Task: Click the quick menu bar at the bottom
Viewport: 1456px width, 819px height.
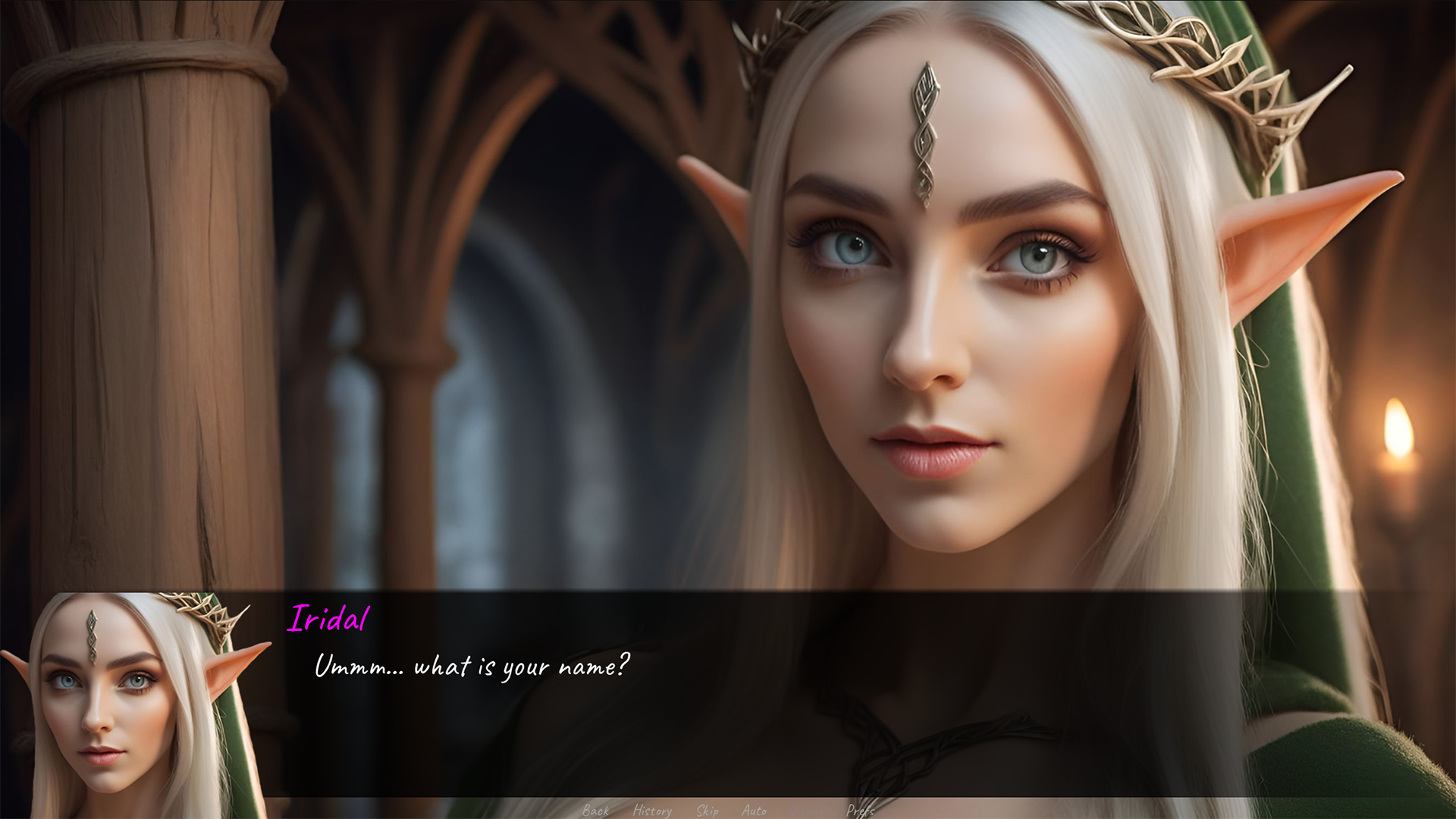Action: [x=728, y=811]
